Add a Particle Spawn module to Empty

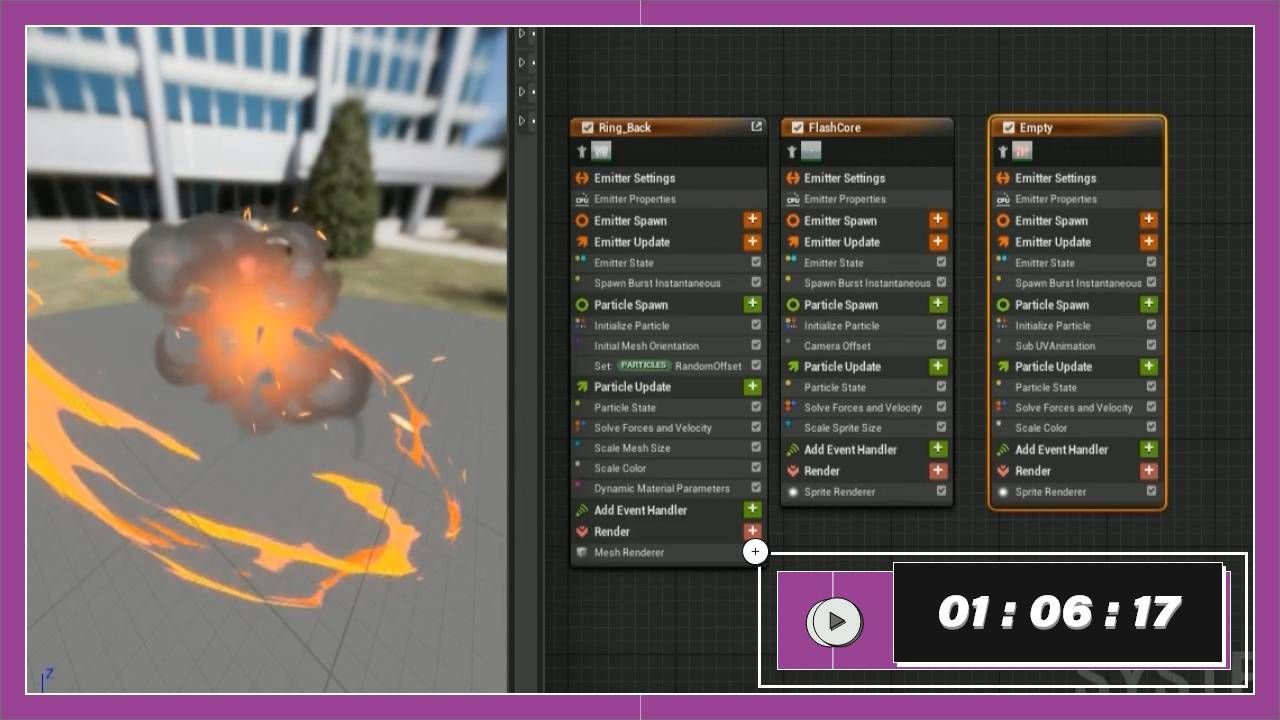(1149, 305)
